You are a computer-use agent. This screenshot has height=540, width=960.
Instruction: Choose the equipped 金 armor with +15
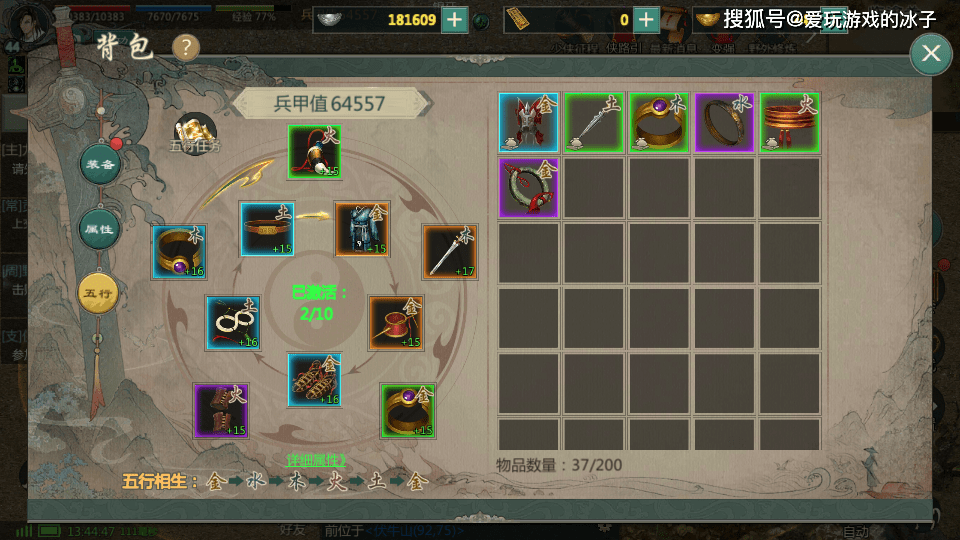point(362,229)
